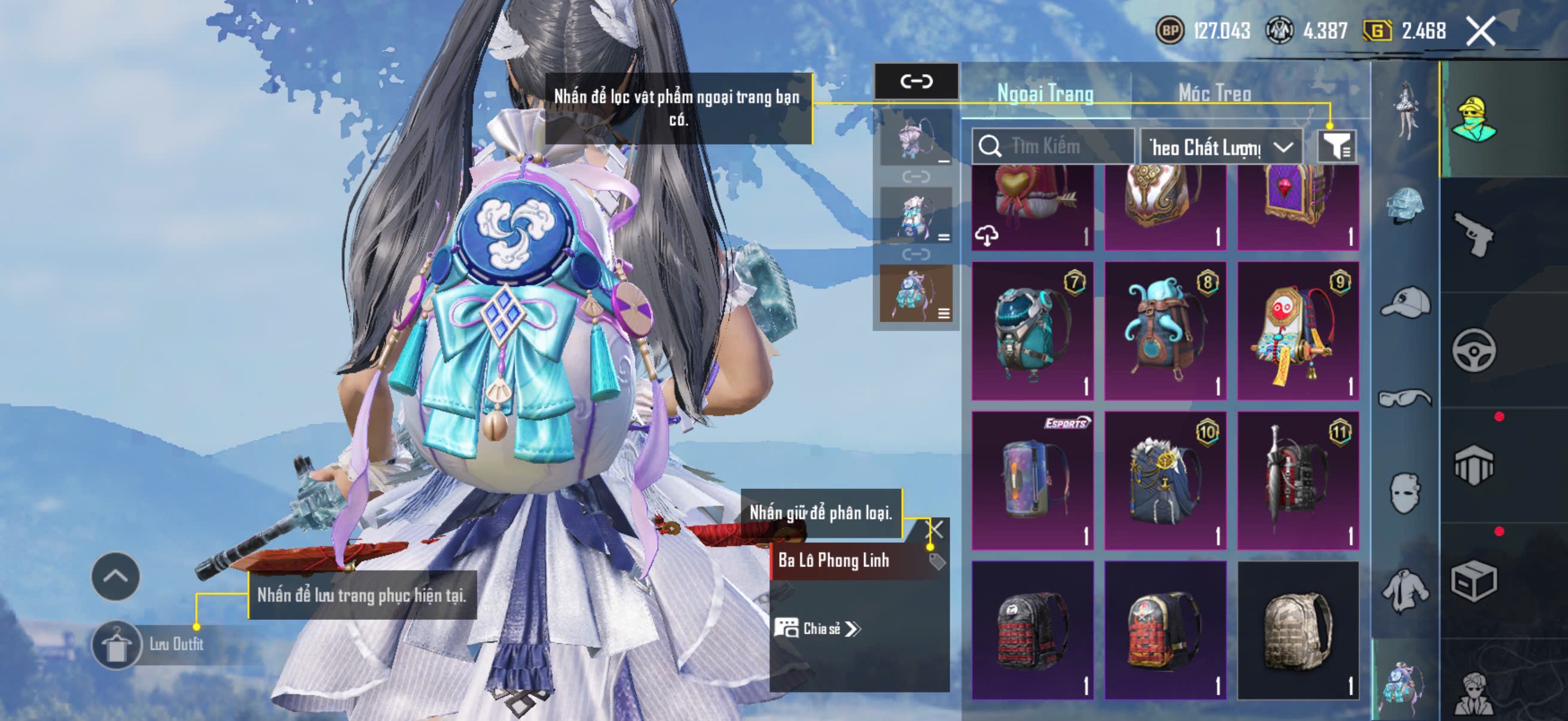Pick the default camo backpack

pos(1297,630)
